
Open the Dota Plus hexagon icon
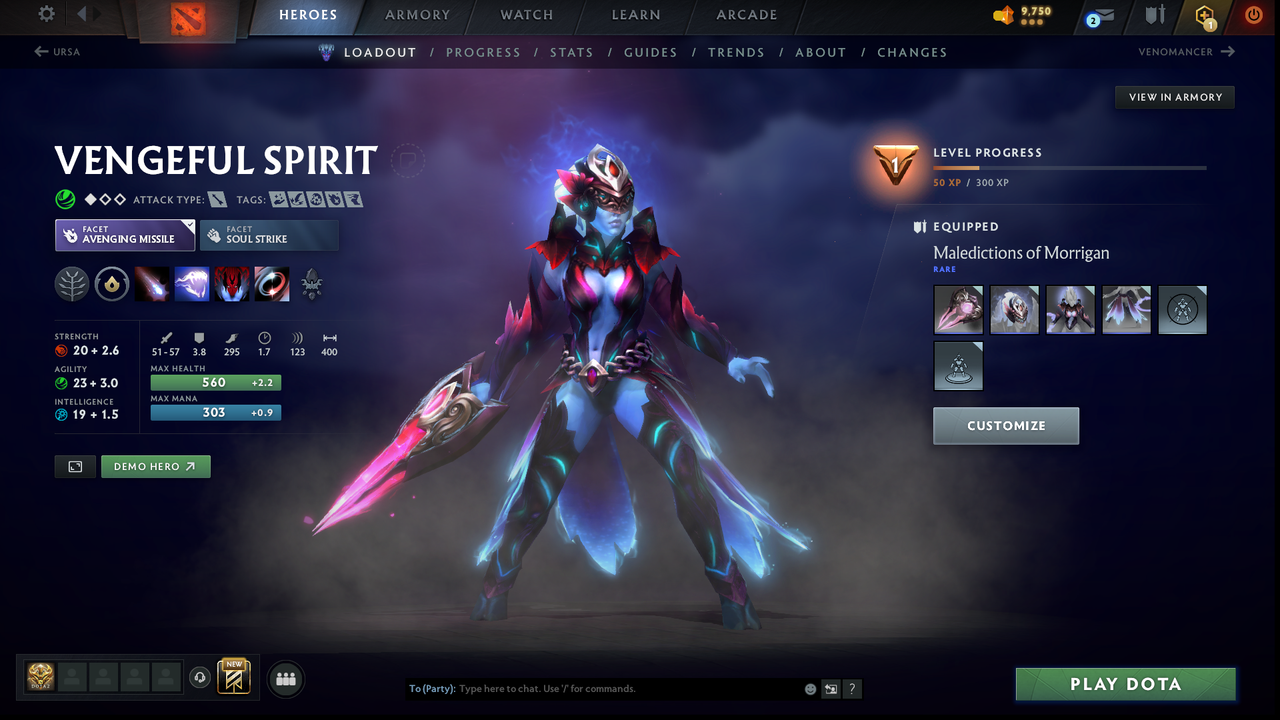pos(1204,16)
